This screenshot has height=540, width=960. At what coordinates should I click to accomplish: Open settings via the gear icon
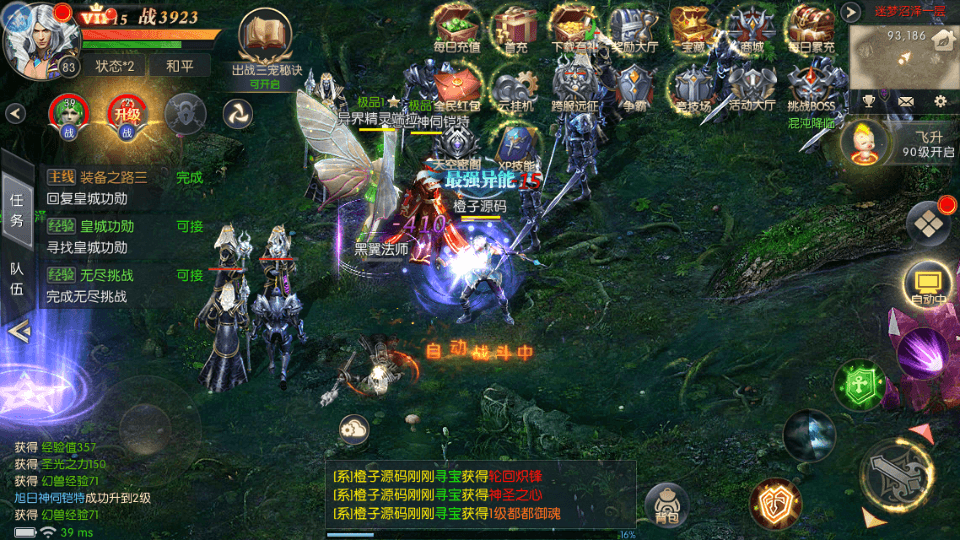(x=940, y=101)
